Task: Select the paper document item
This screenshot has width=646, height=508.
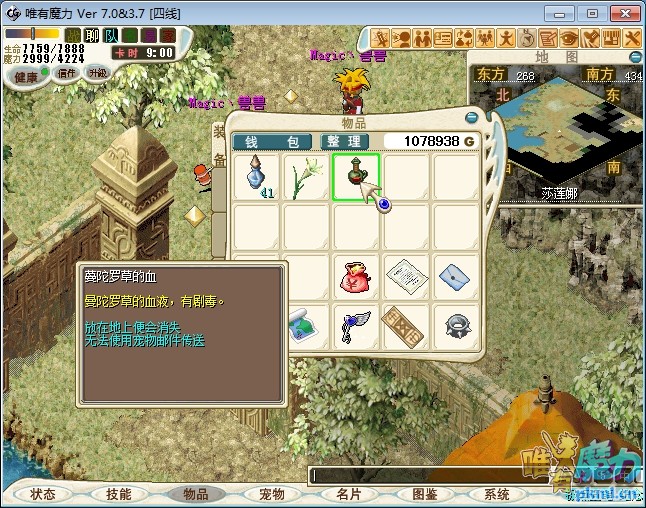Action: (405, 275)
